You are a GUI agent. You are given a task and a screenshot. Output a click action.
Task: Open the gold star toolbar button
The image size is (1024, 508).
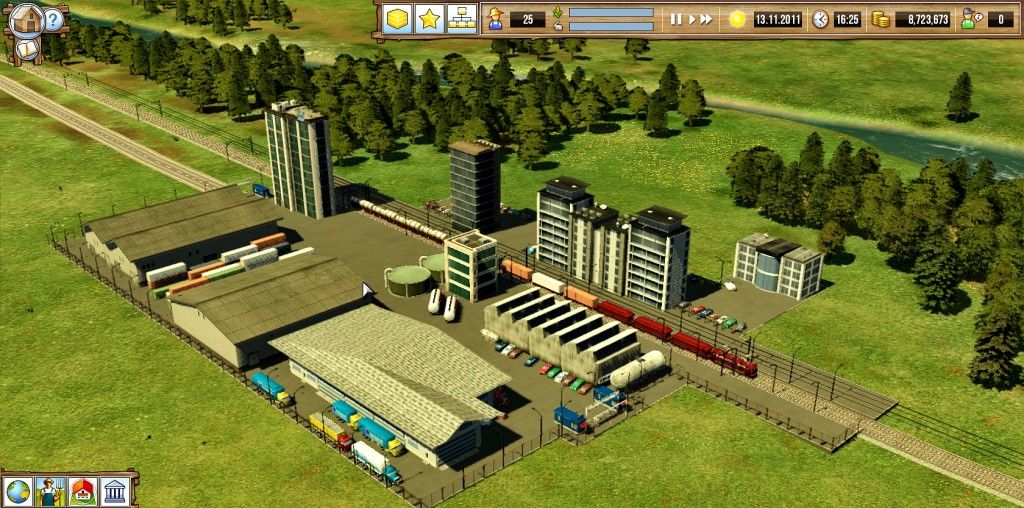pos(429,19)
